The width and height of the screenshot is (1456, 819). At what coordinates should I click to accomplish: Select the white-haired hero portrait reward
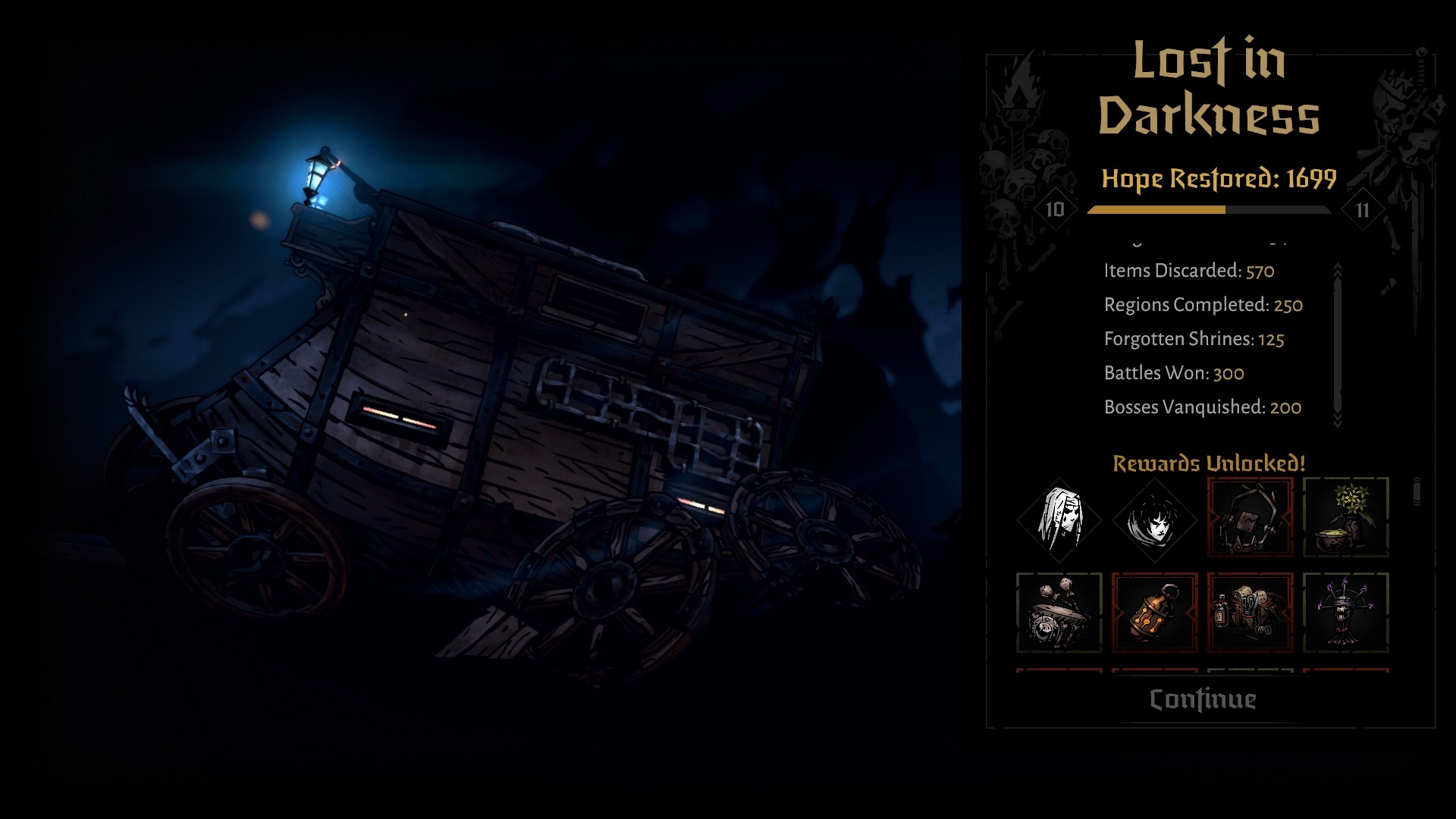pos(1059,519)
